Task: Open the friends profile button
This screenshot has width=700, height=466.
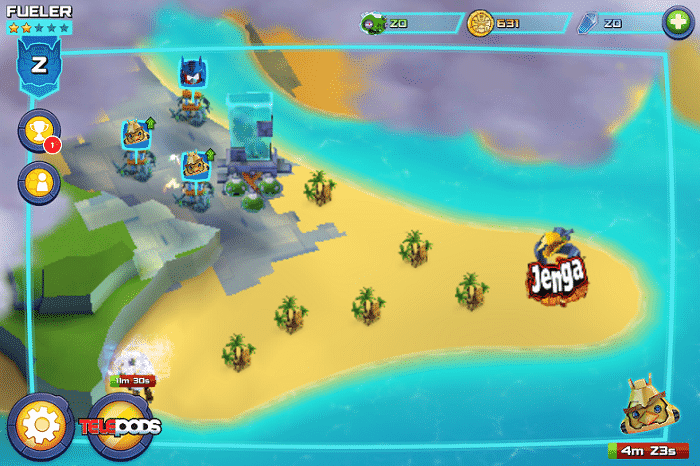Action: point(40,182)
